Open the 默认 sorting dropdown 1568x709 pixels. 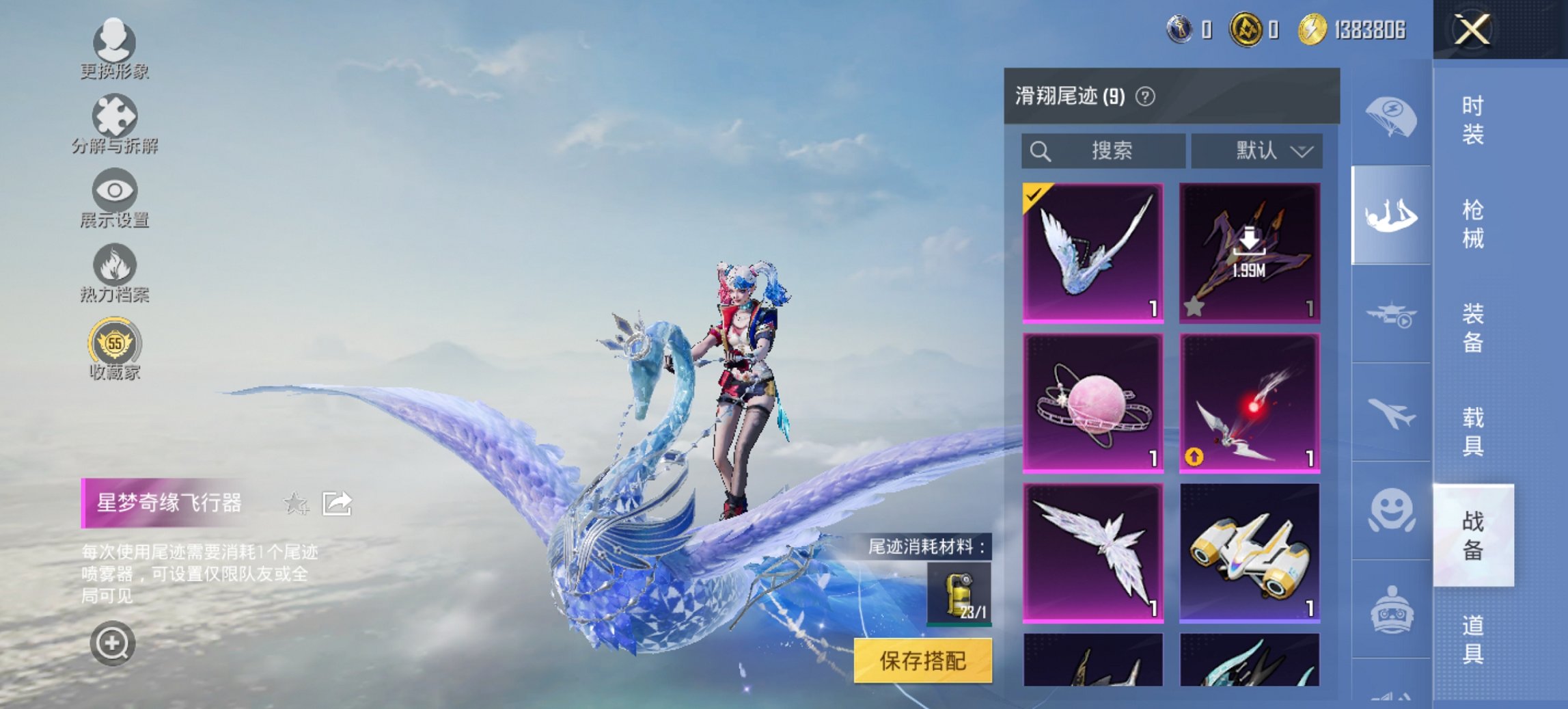click(1256, 151)
